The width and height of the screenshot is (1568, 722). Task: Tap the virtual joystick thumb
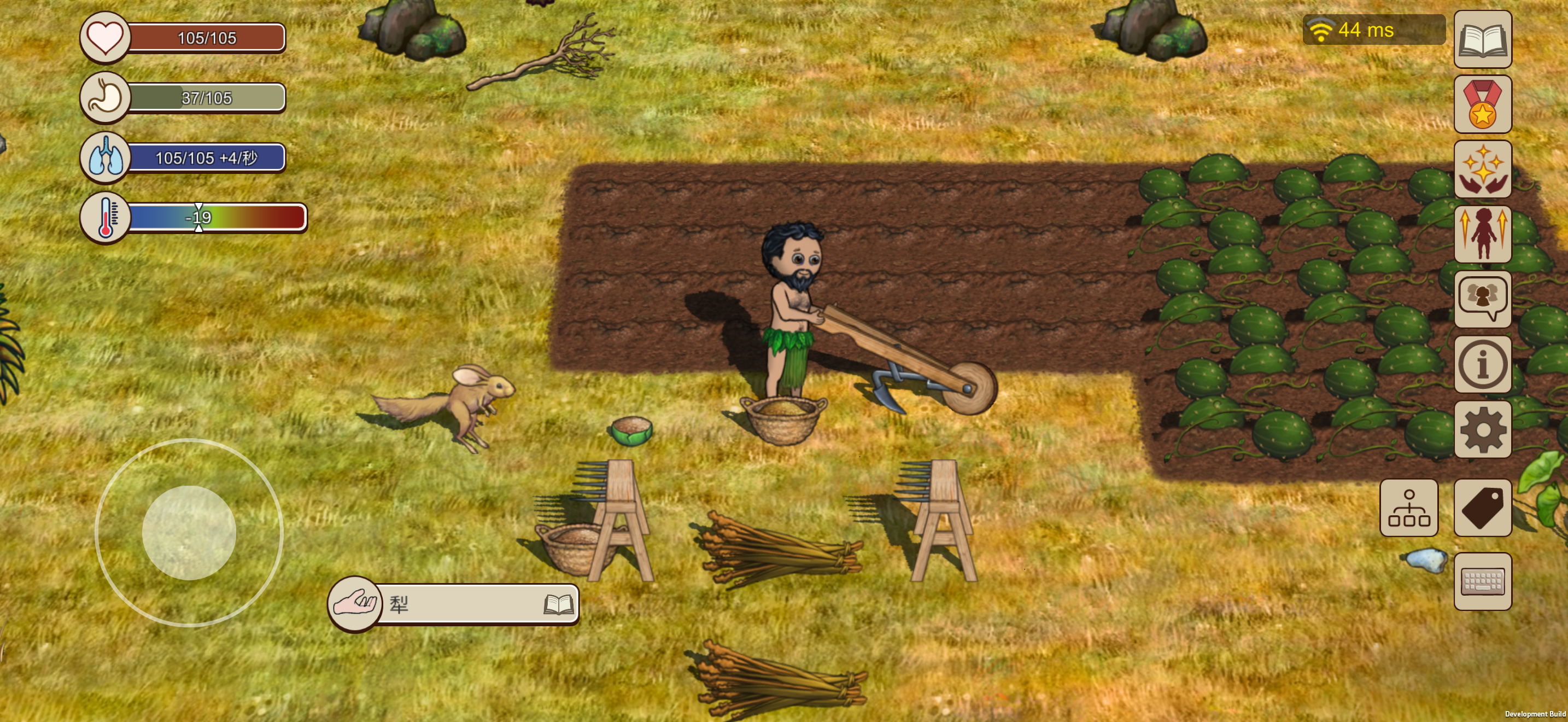tap(189, 533)
